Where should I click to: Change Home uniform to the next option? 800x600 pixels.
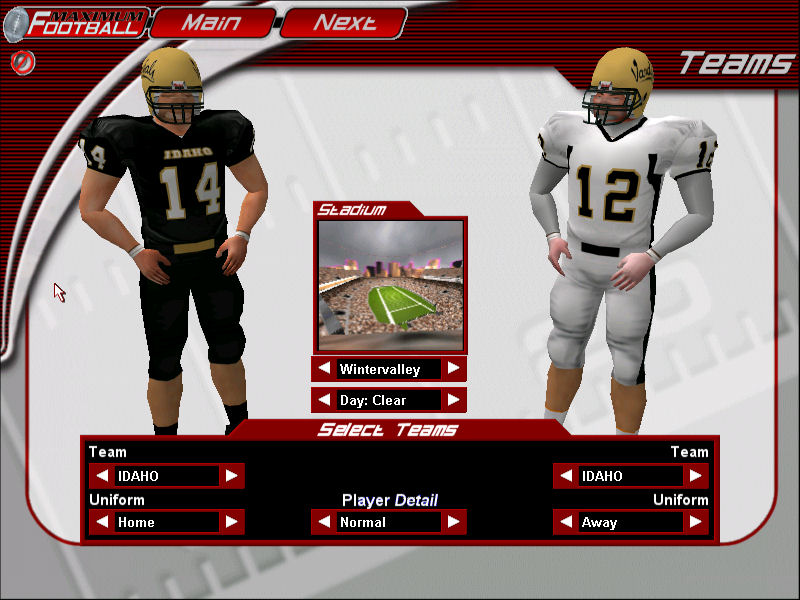point(232,522)
